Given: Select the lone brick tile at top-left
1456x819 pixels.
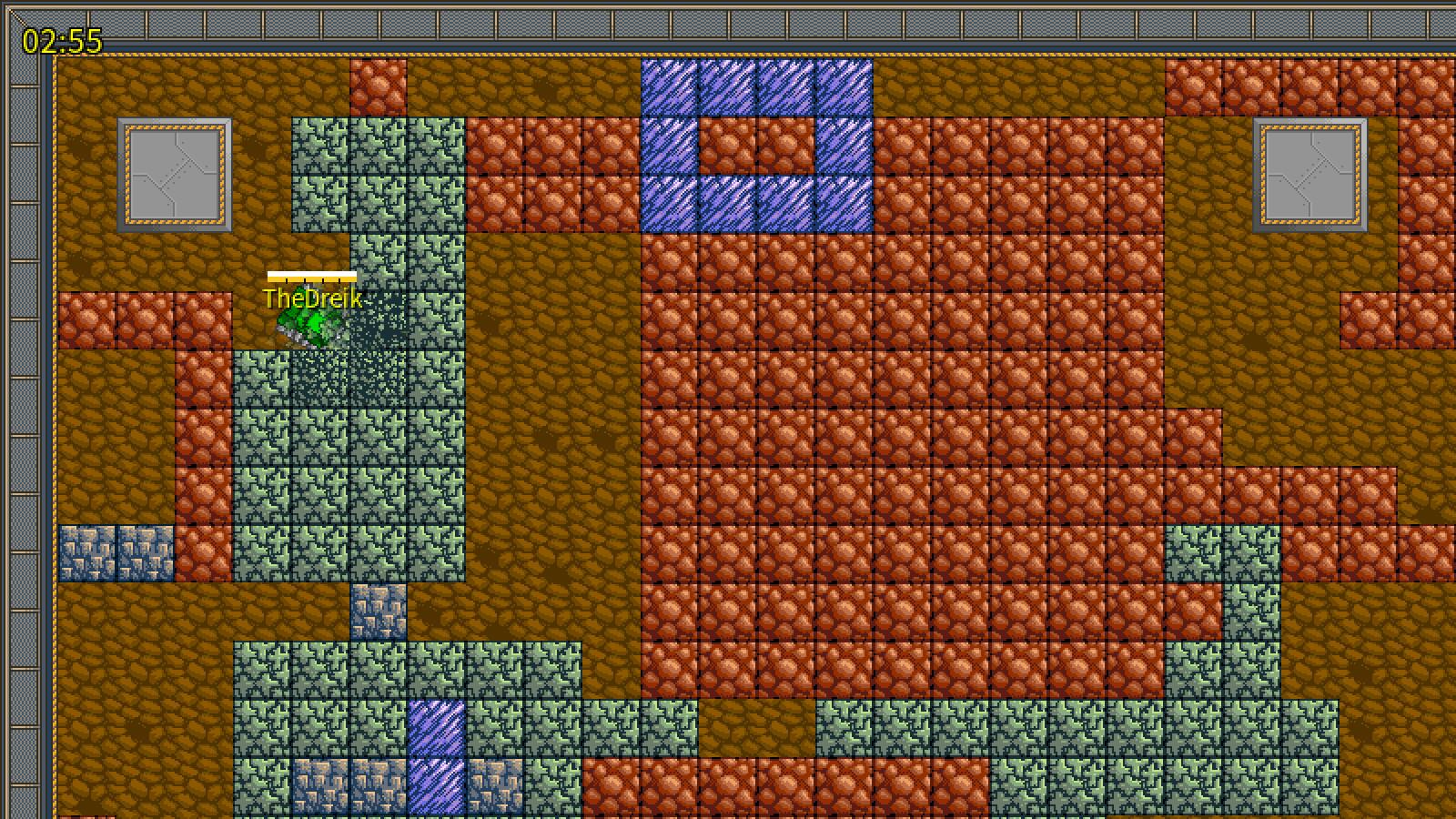Looking at the screenshot, I should click(379, 86).
